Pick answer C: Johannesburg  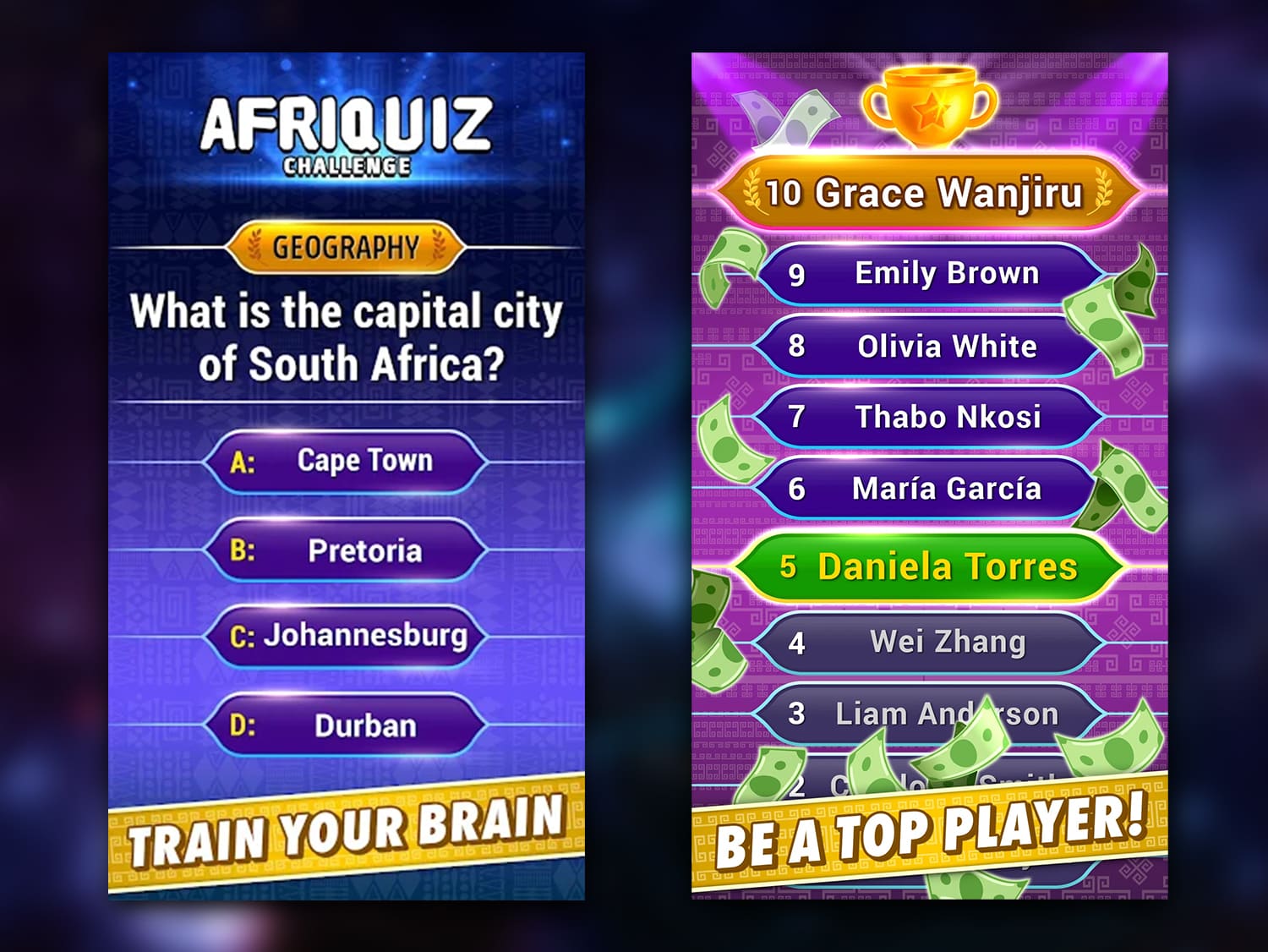[347, 636]
